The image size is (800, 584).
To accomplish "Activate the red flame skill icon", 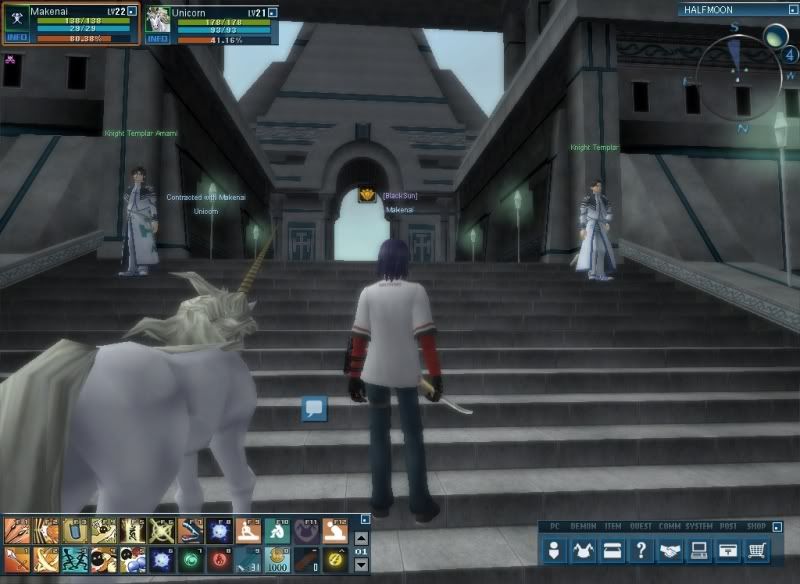I will (x=218, y=560).
